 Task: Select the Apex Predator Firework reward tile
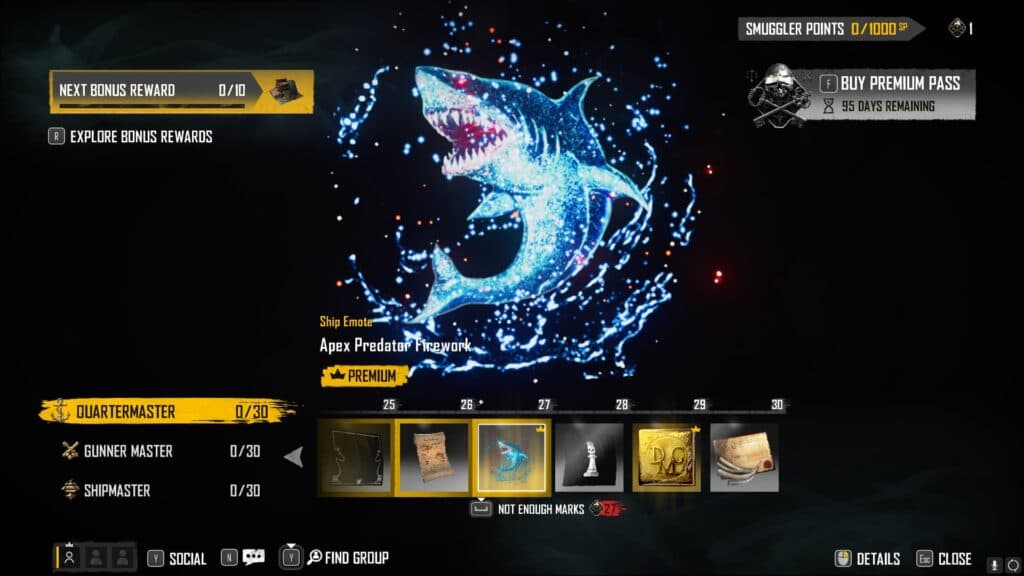click(512, 457)
